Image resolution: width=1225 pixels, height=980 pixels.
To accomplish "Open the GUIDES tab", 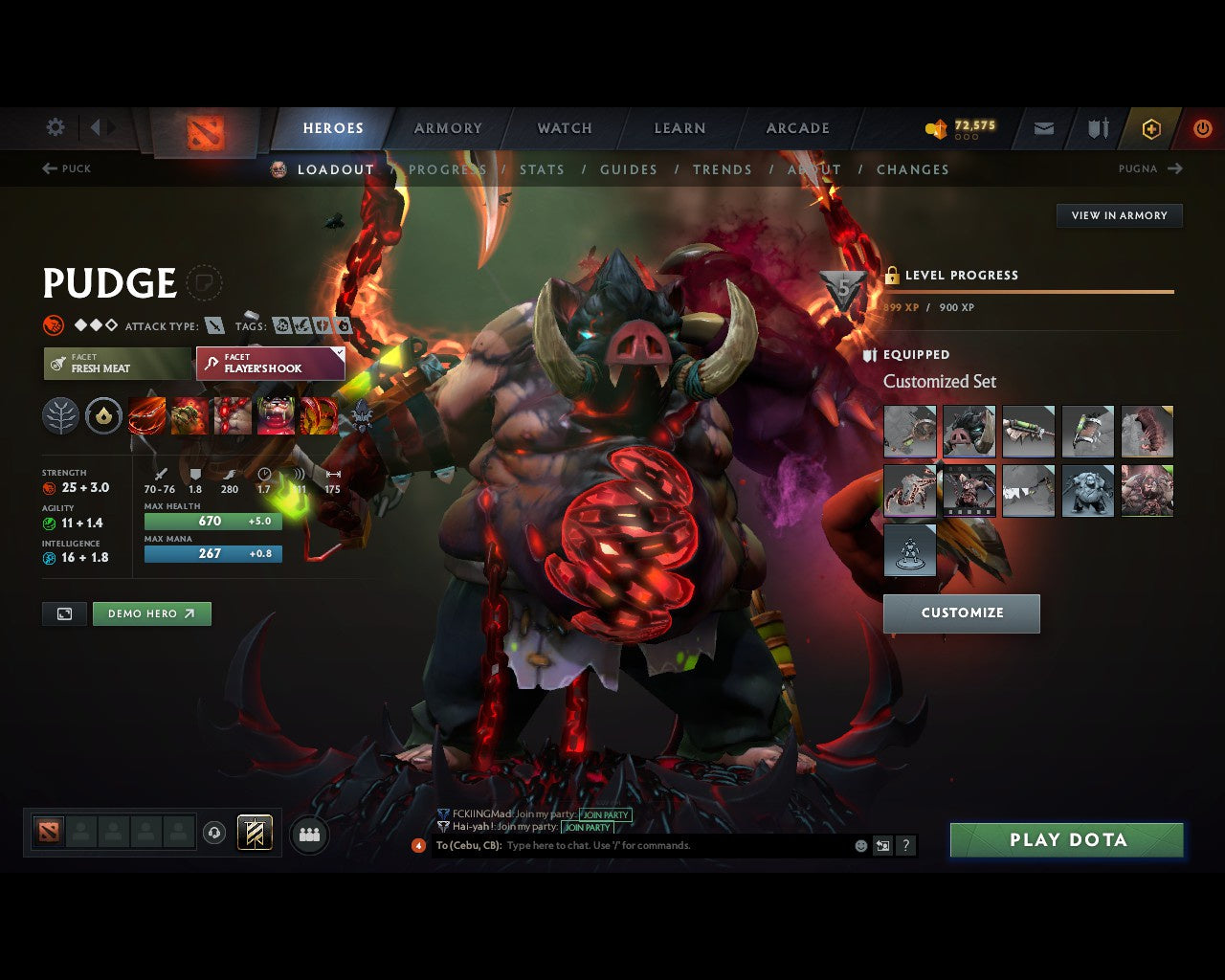I will coord(628,169).
